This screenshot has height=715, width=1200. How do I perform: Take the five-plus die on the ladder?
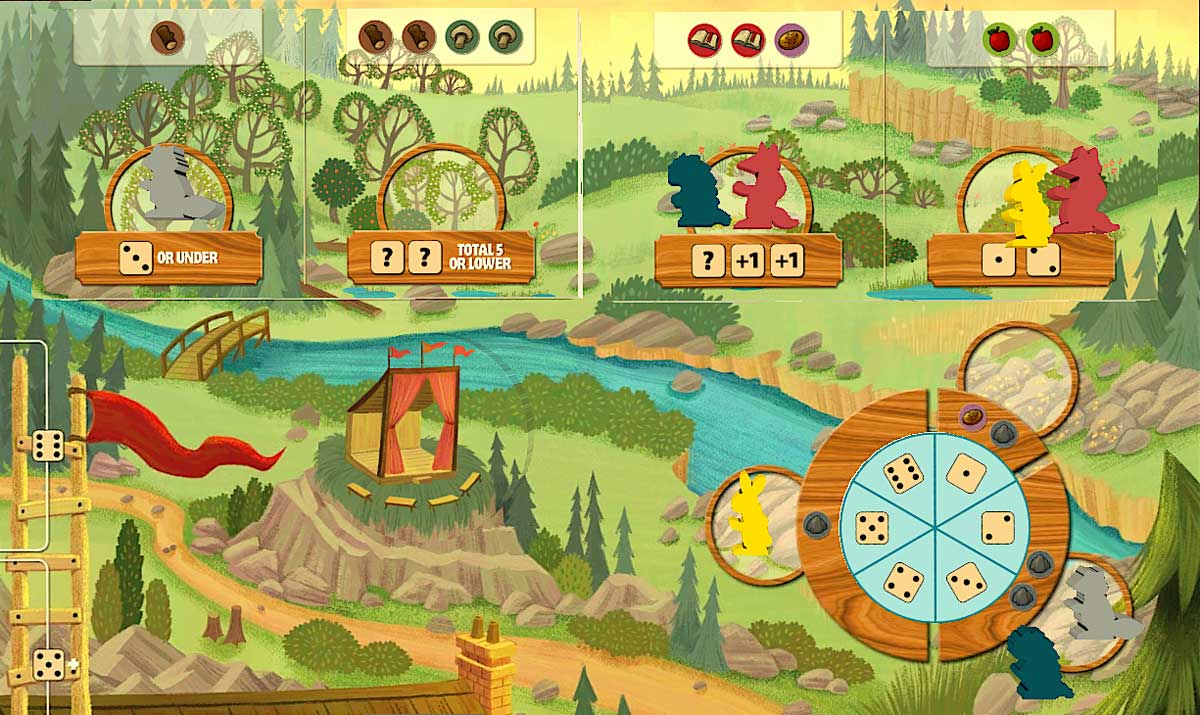click(50, 665)
